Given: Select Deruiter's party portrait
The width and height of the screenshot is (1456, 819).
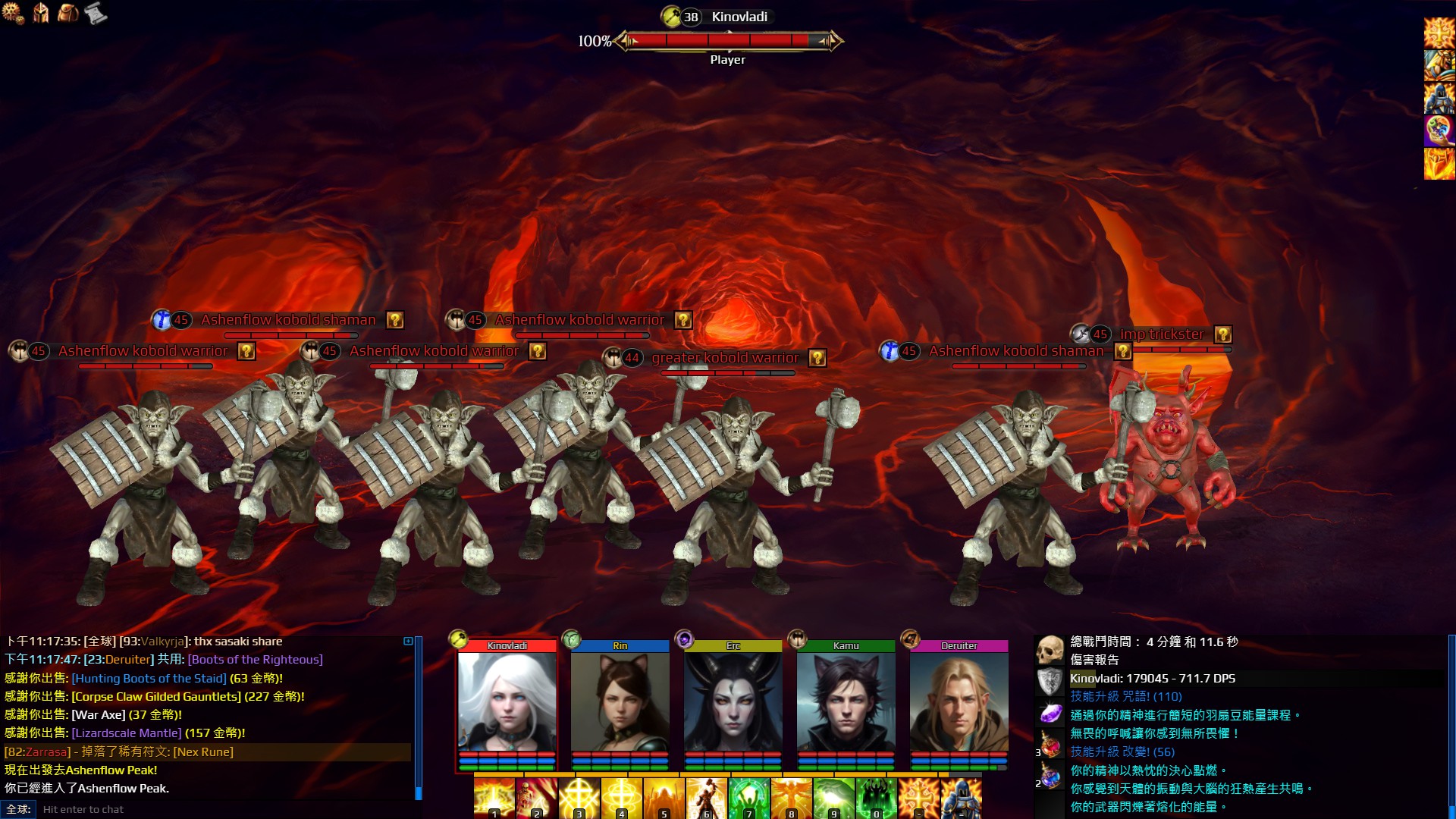Looking at the screenshot, I should (959, 701).
